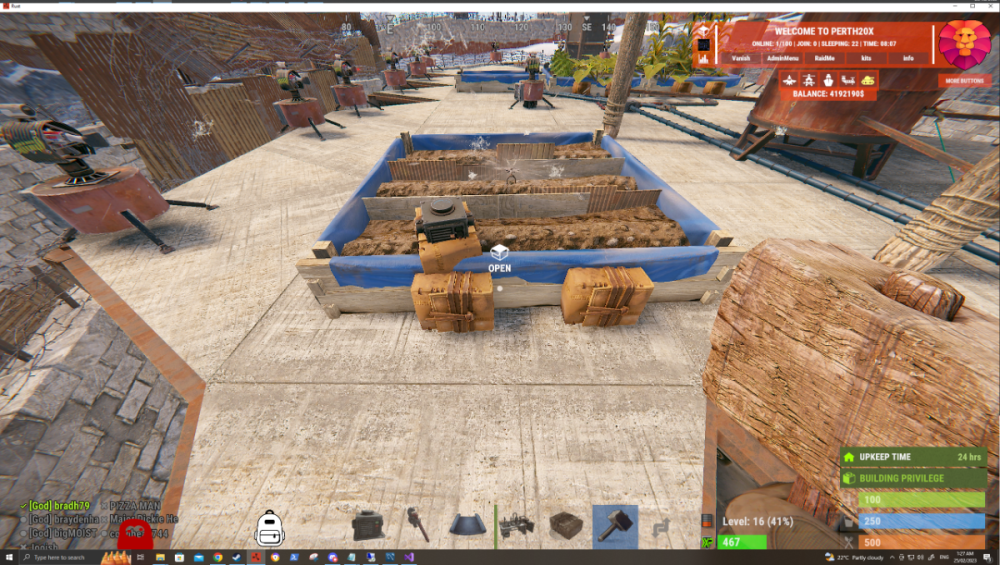Open the backpack icon
This screenshot has width=1000, height=565.
269,527
